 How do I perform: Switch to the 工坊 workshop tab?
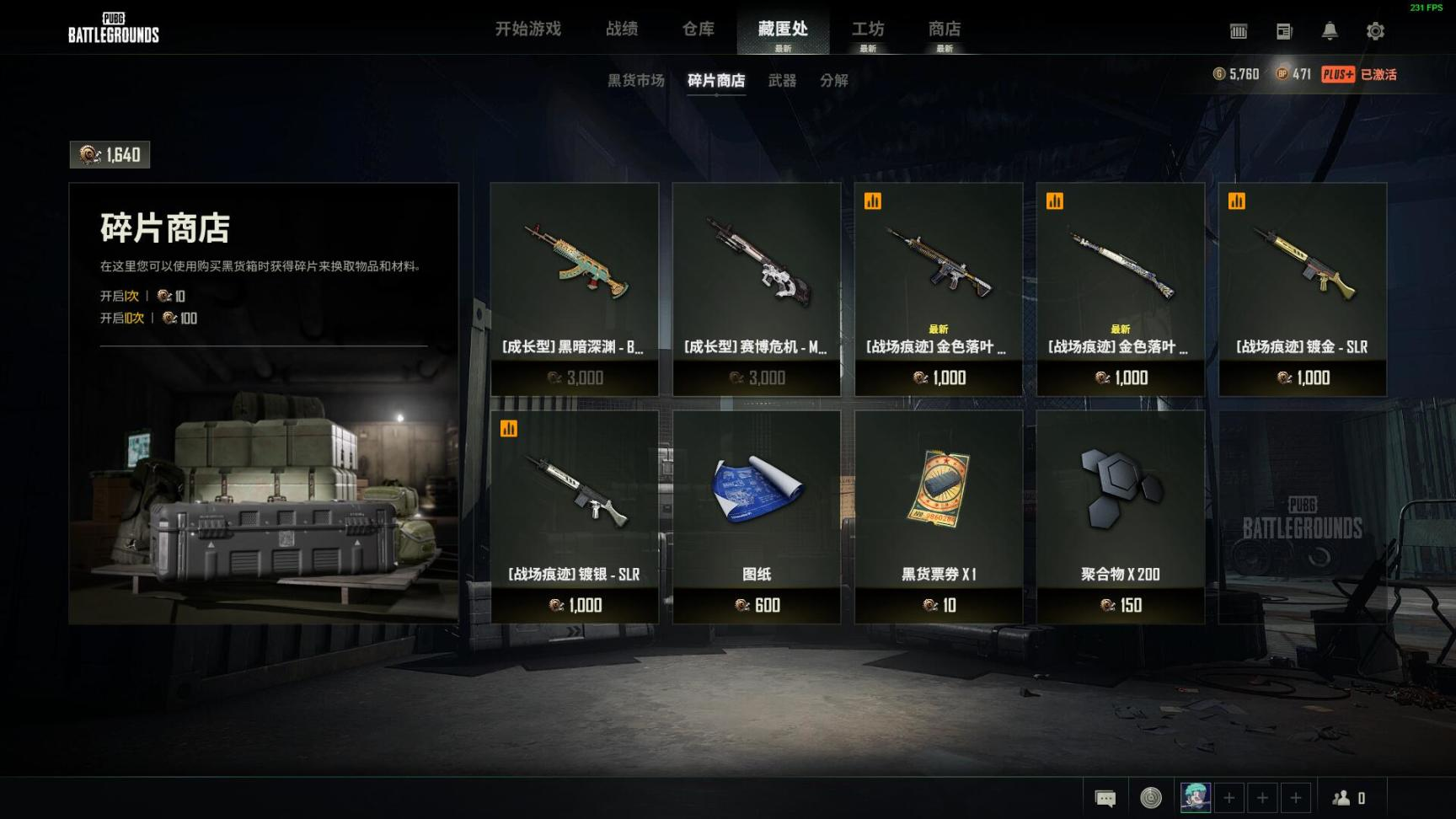pos(868,29)
